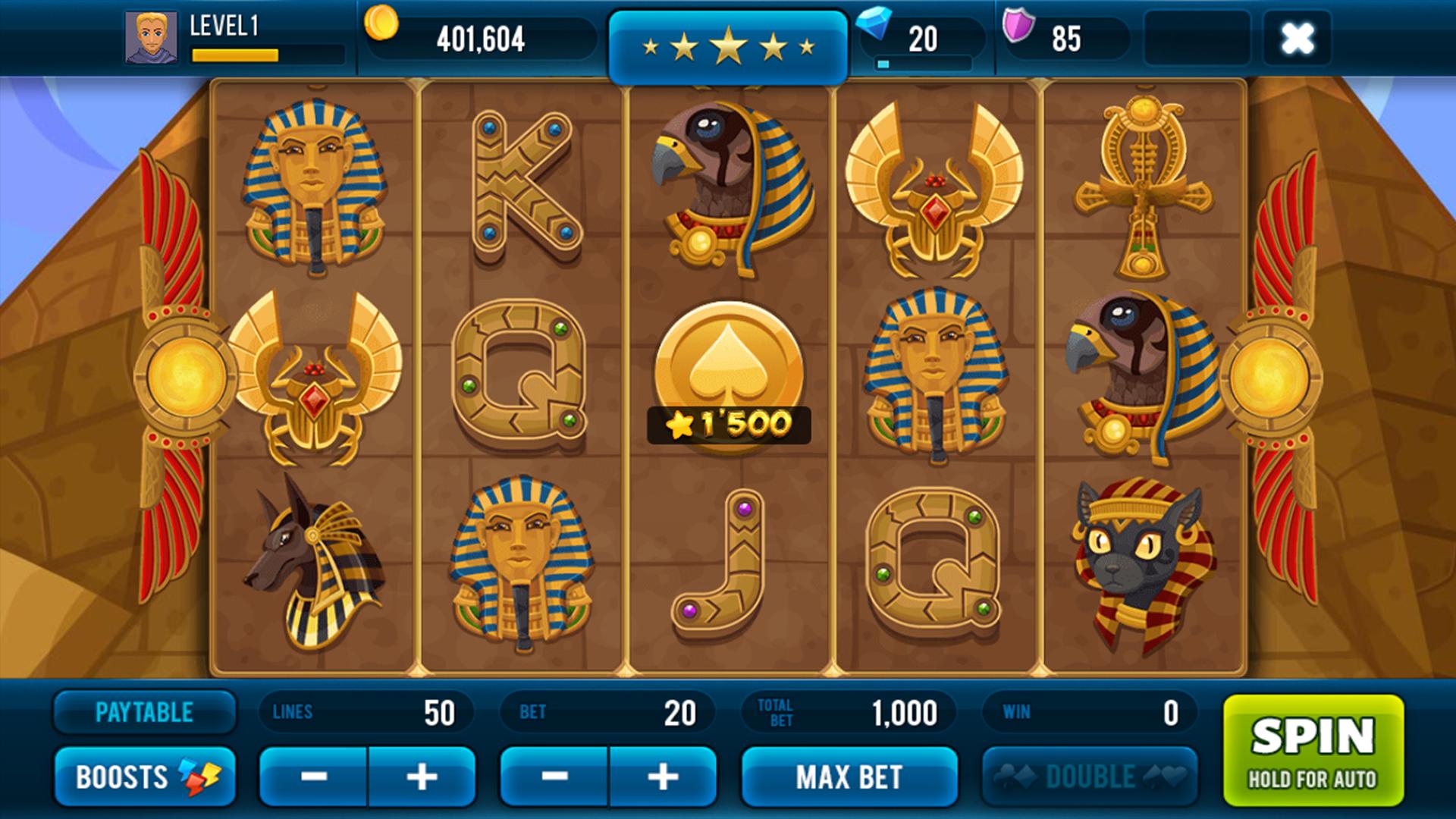This screenshot has width=1456, height=819.
Task: Open the BOOSTS panel
Action: click(144, 775)
